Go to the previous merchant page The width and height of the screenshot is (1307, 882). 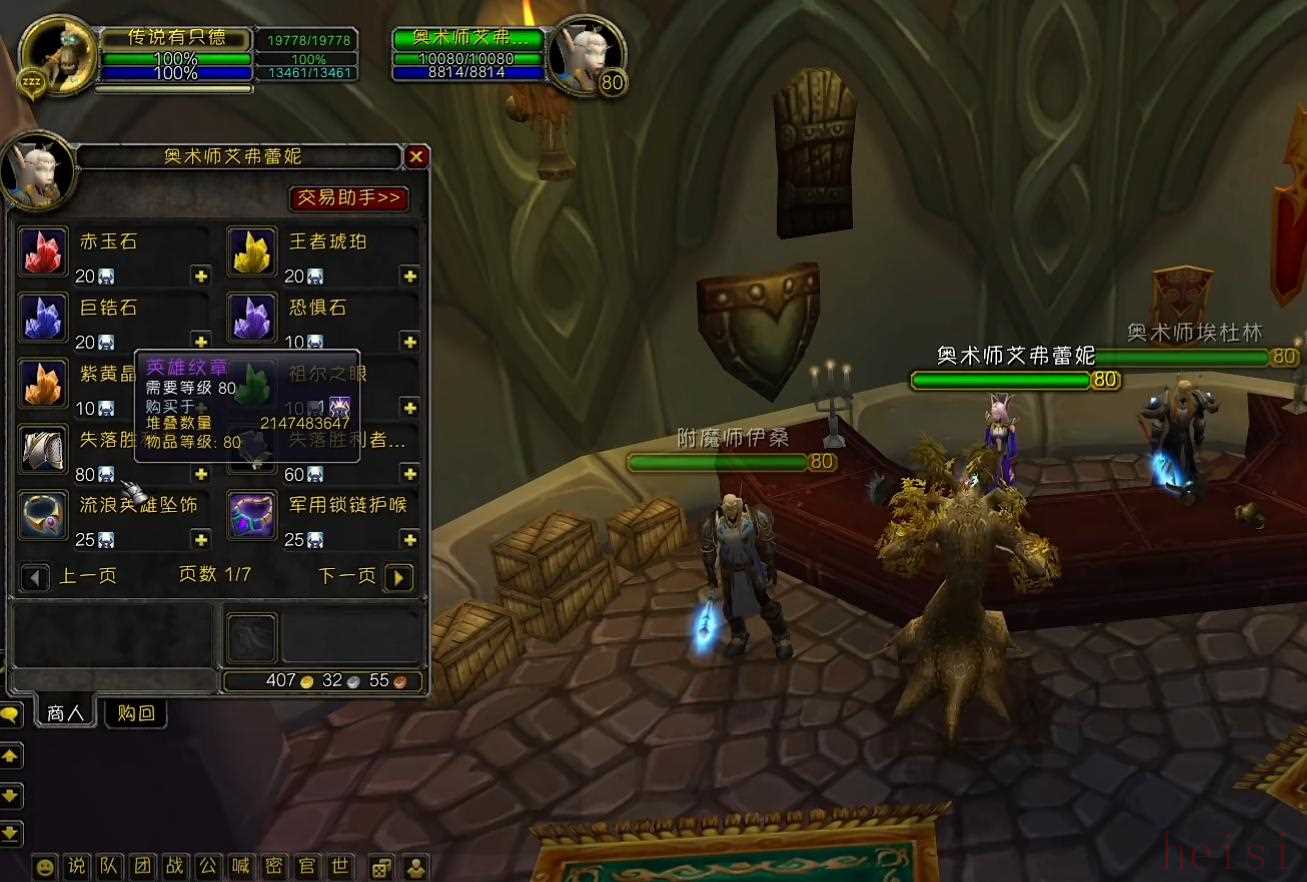(35, 577)
